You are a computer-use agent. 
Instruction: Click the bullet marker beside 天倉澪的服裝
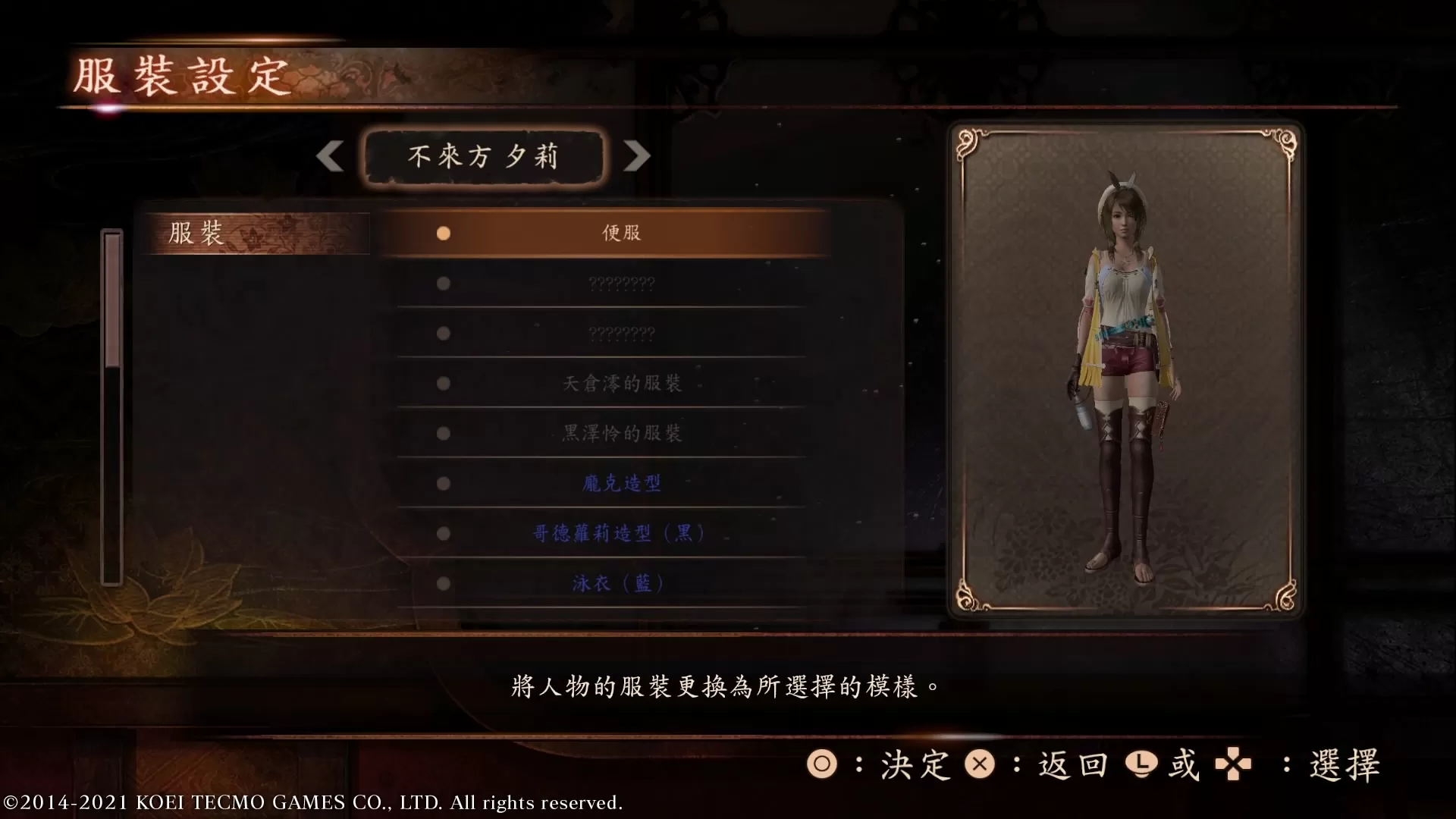(x=443, y=383)
